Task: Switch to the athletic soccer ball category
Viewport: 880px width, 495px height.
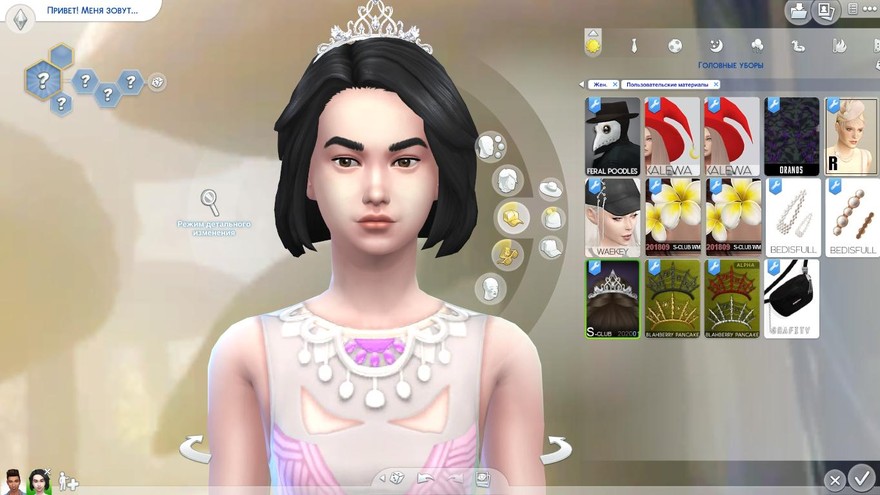Action: (x=675, y=45)
